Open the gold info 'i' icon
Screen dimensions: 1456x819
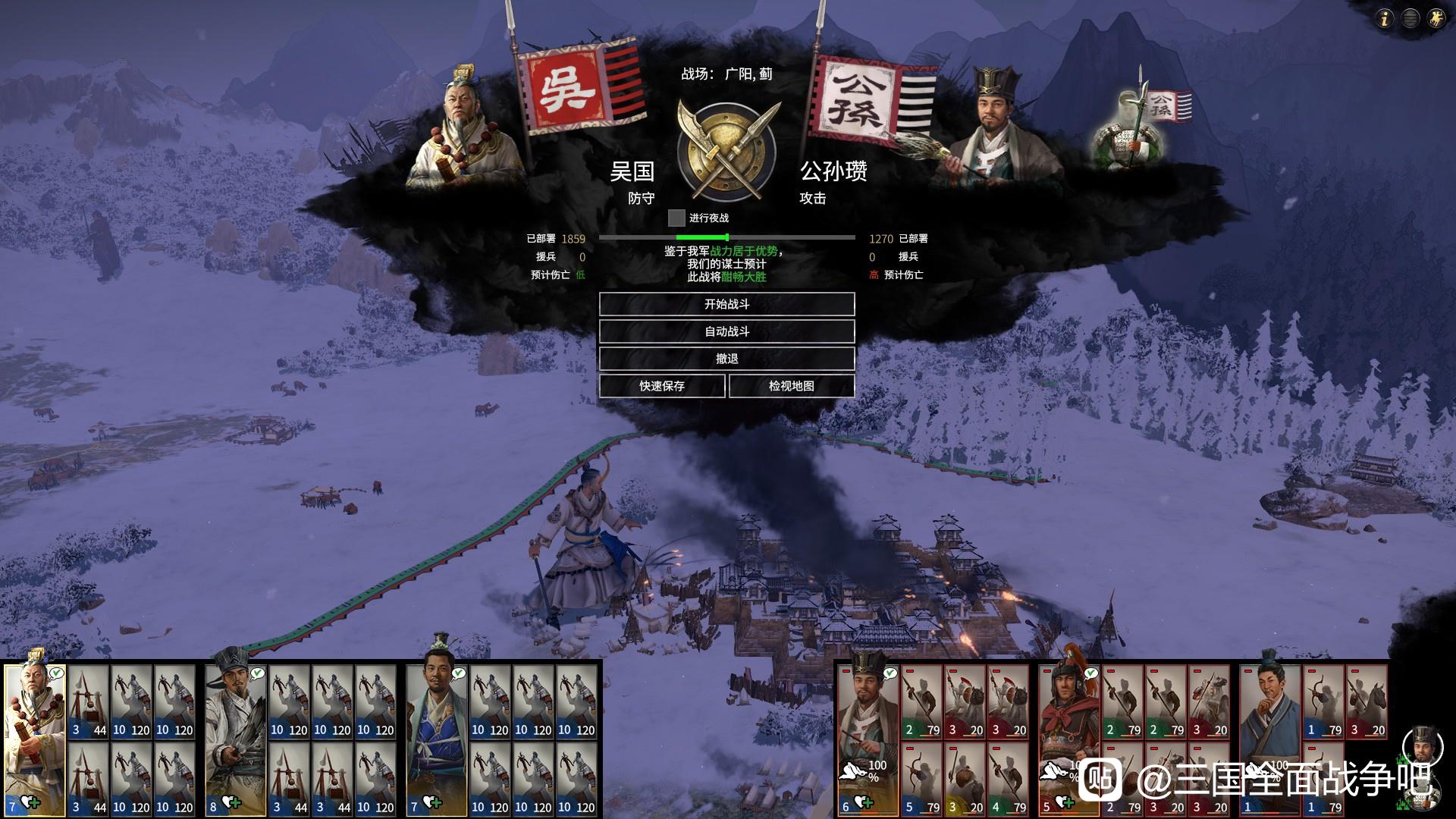[1385, 19]
